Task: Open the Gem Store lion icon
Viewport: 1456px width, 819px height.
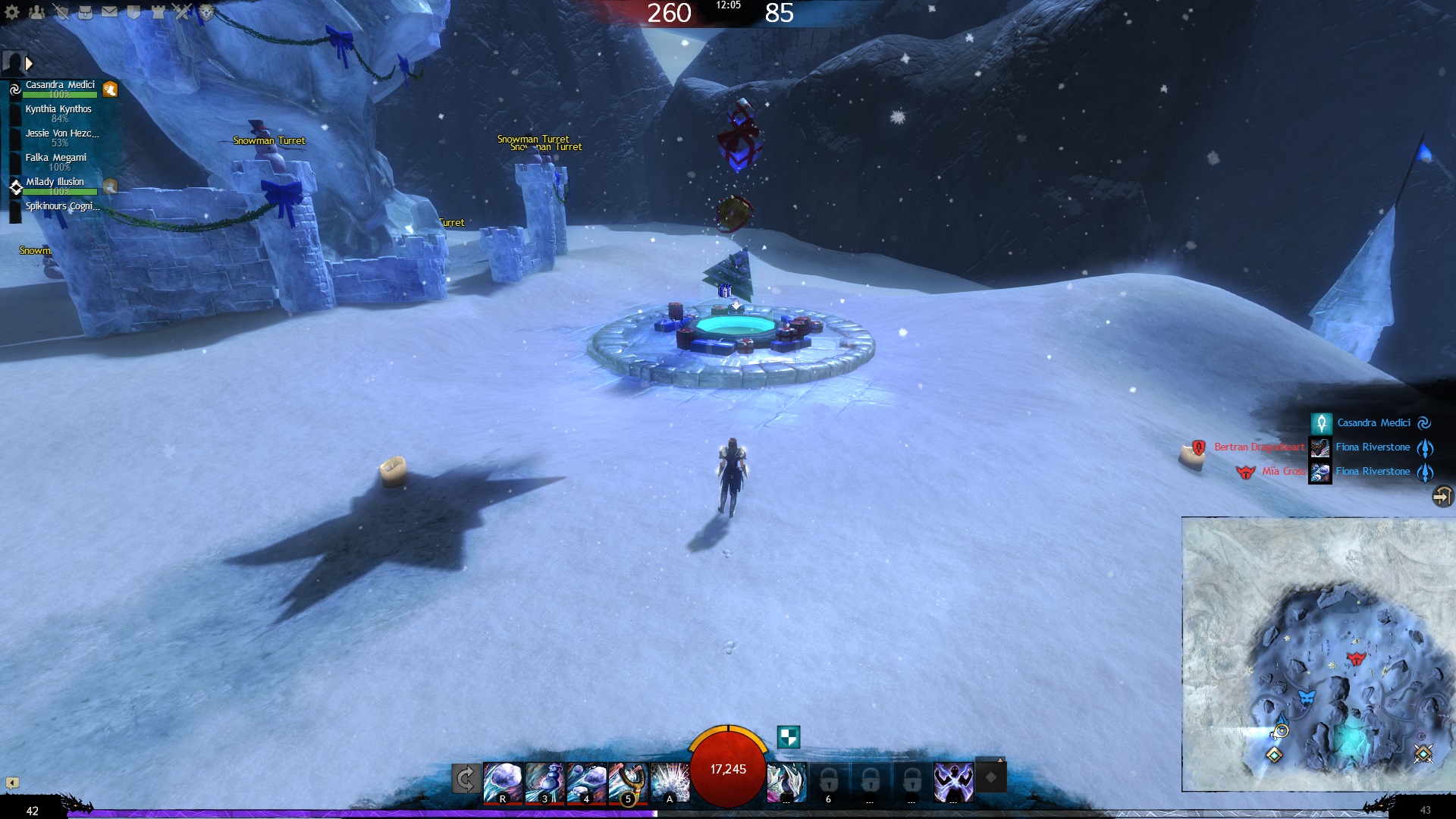Action: 206,12
